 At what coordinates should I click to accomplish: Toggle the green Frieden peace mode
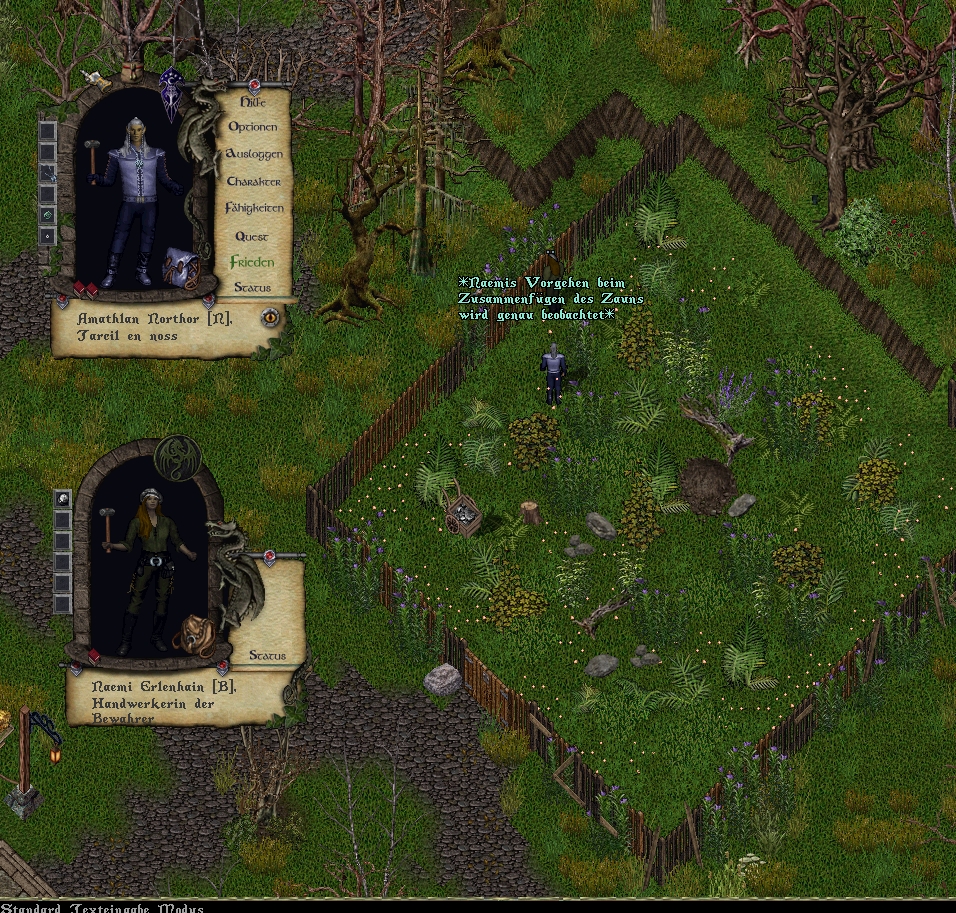coord(252,262)
